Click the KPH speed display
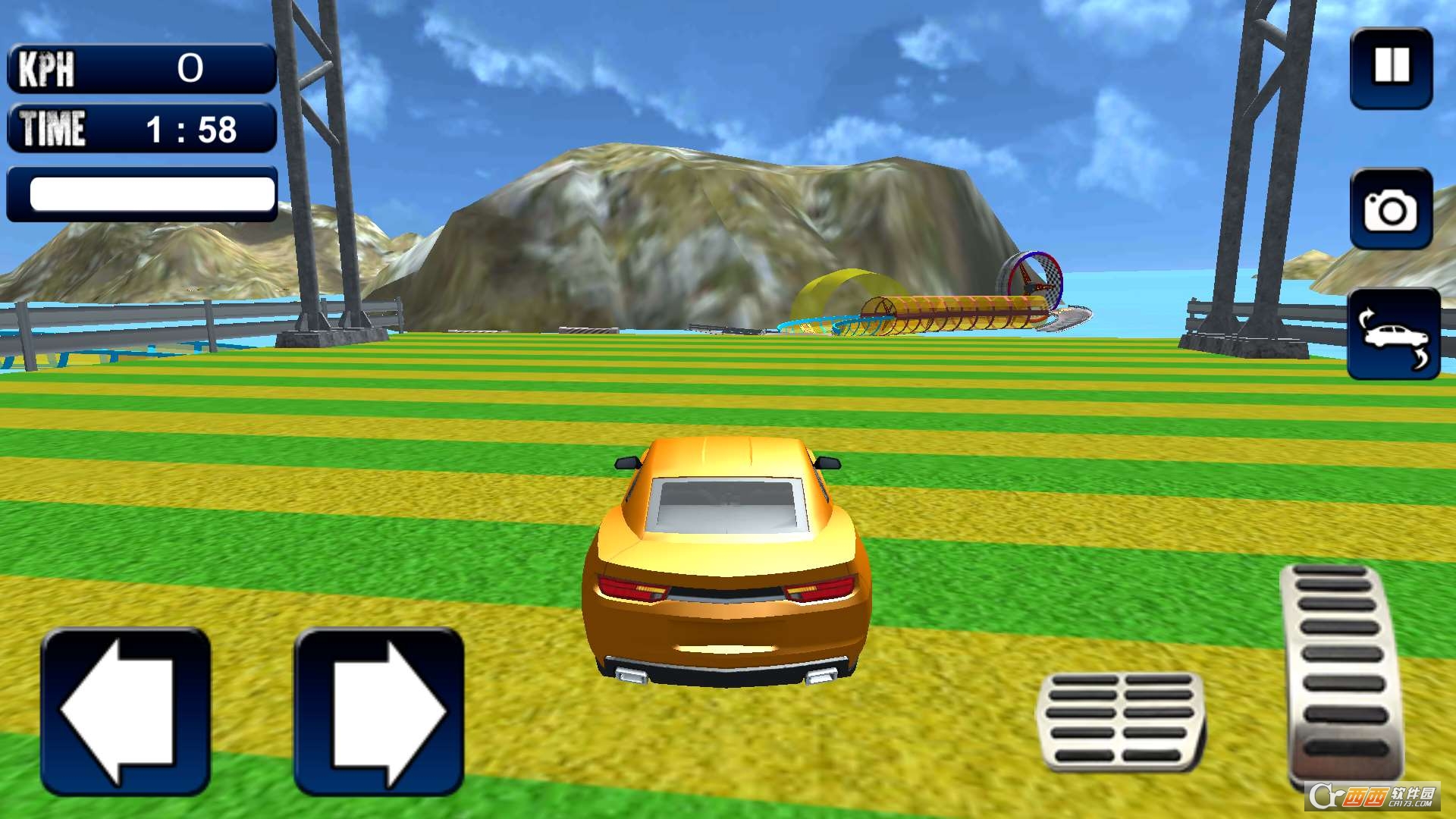The height and width of the screenshot is (819, 1456). pos(141,68)
